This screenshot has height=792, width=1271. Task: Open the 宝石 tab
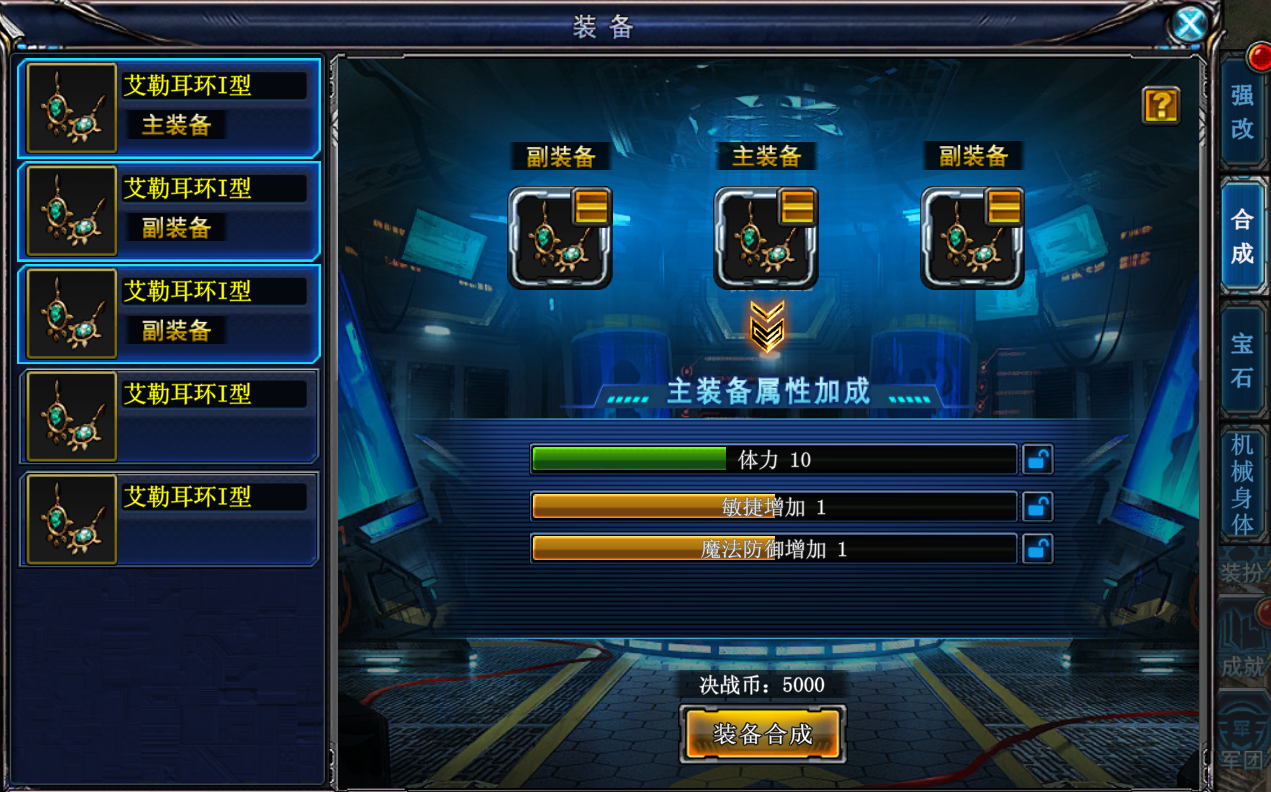[1242, 360]
